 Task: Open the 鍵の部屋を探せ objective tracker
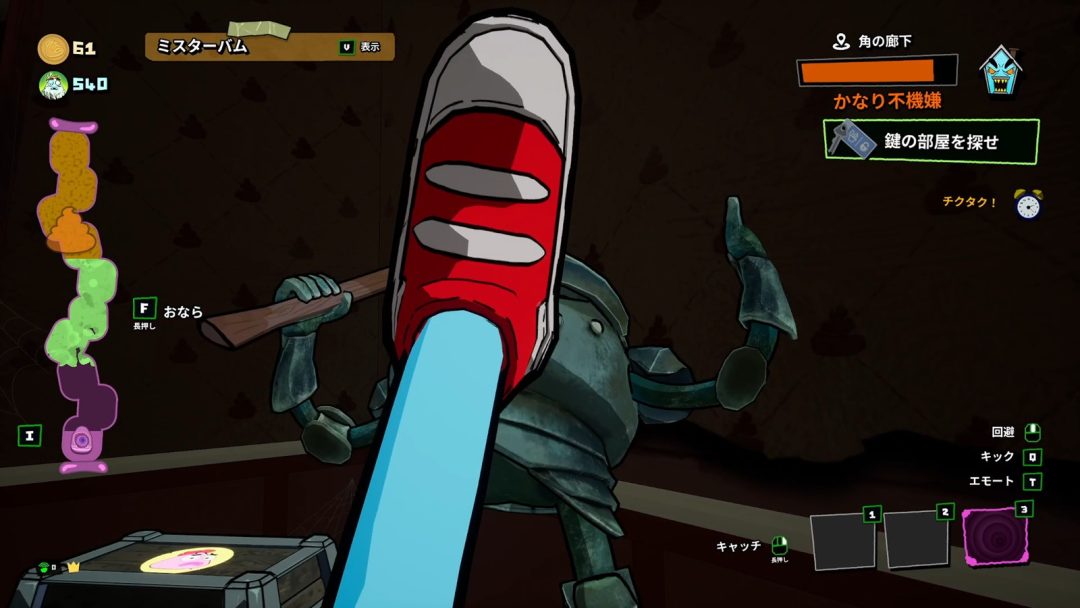(x=931, y=141)
